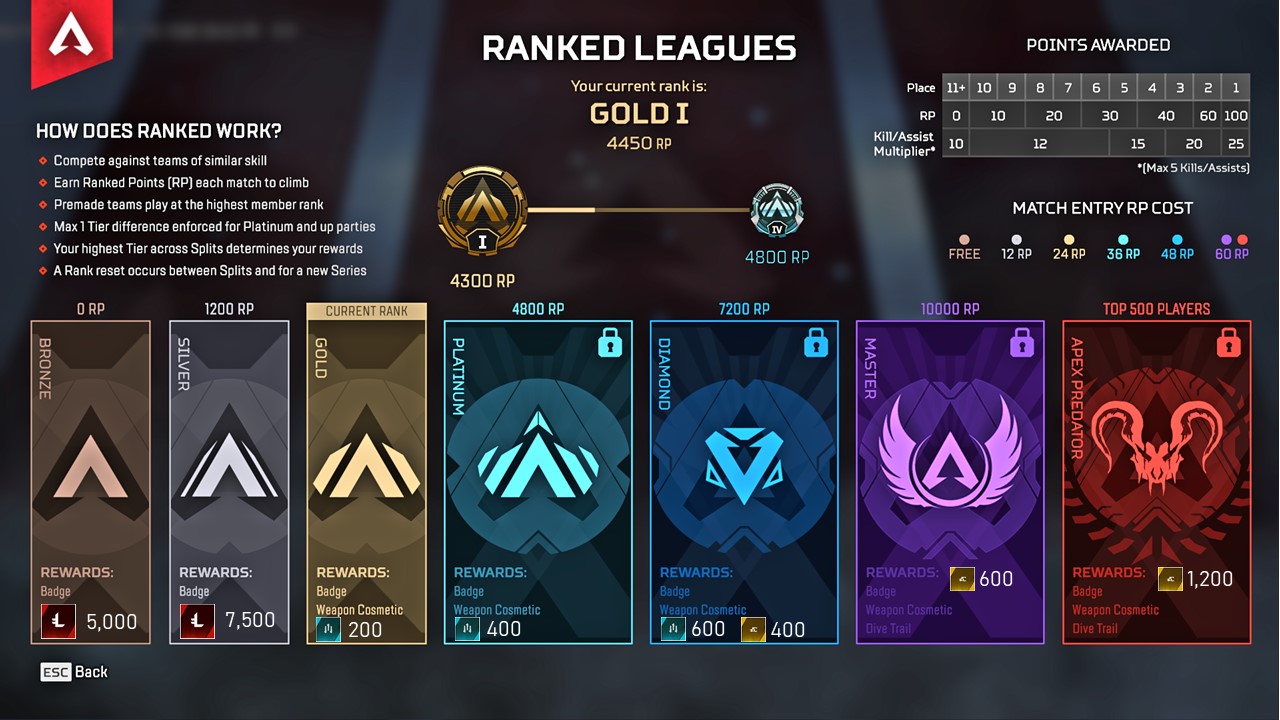Select the Gold I rank medal icon

point(483,210)
